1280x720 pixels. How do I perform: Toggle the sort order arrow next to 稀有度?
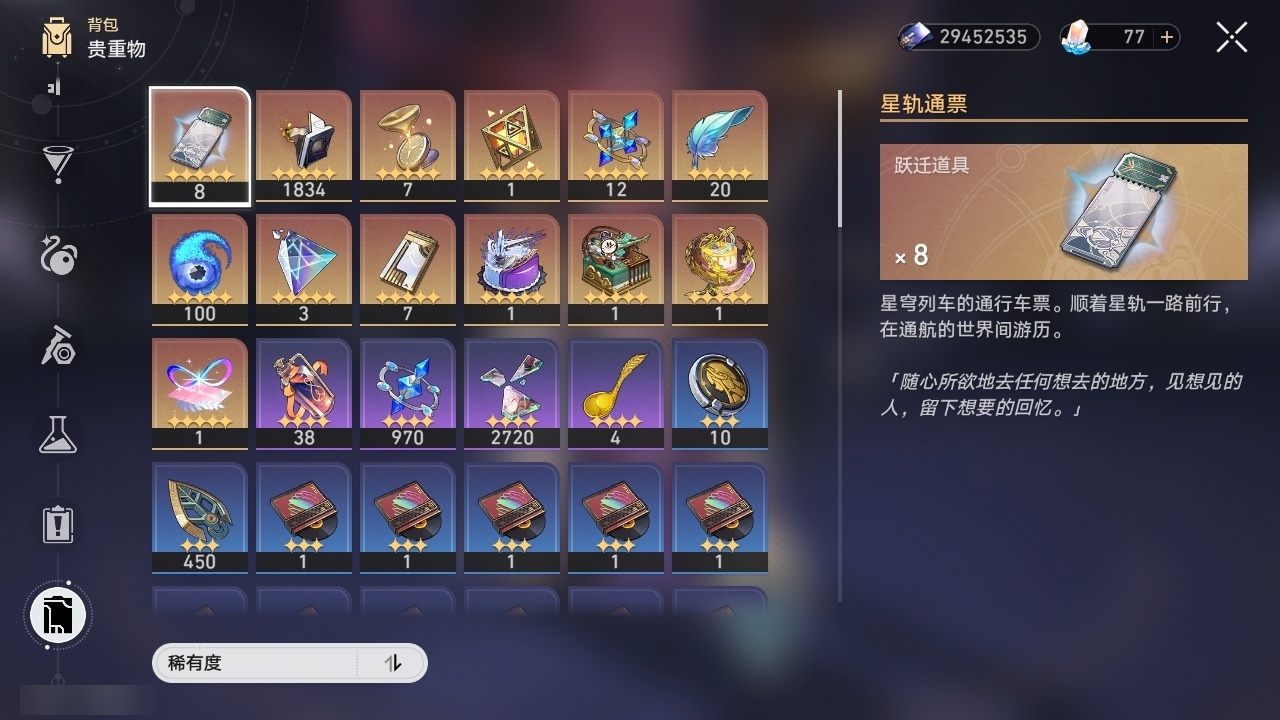click(x=394, y=663)
